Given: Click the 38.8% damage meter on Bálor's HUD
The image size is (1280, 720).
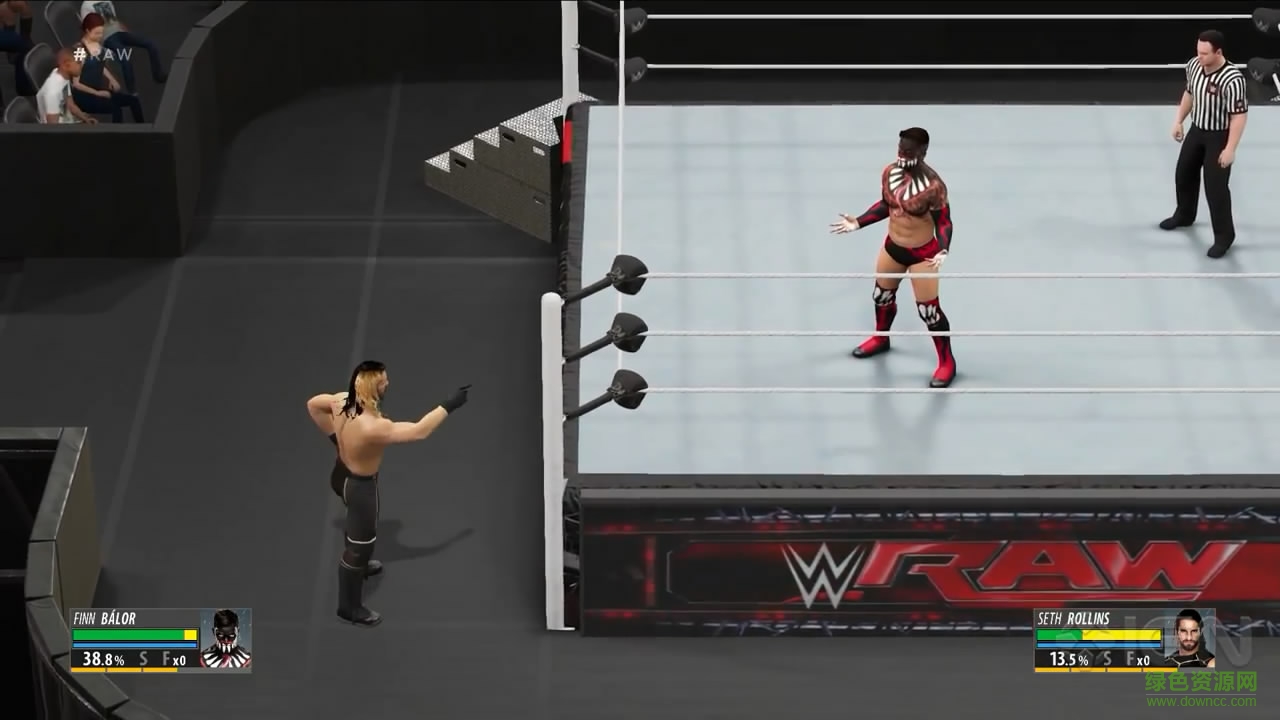Looking at the screenshot, I should pyautogui.click(x=103, y=659).
